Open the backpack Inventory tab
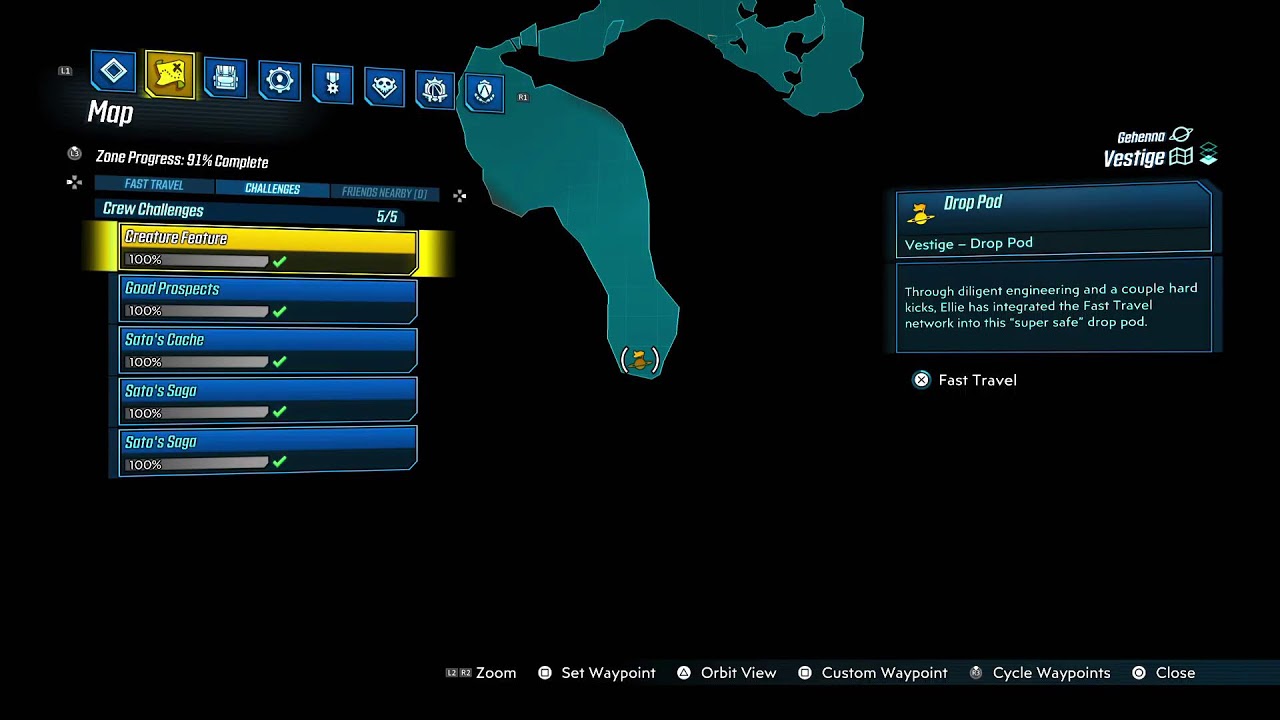This screenshot has height=720, width=1280. point(225,78)
